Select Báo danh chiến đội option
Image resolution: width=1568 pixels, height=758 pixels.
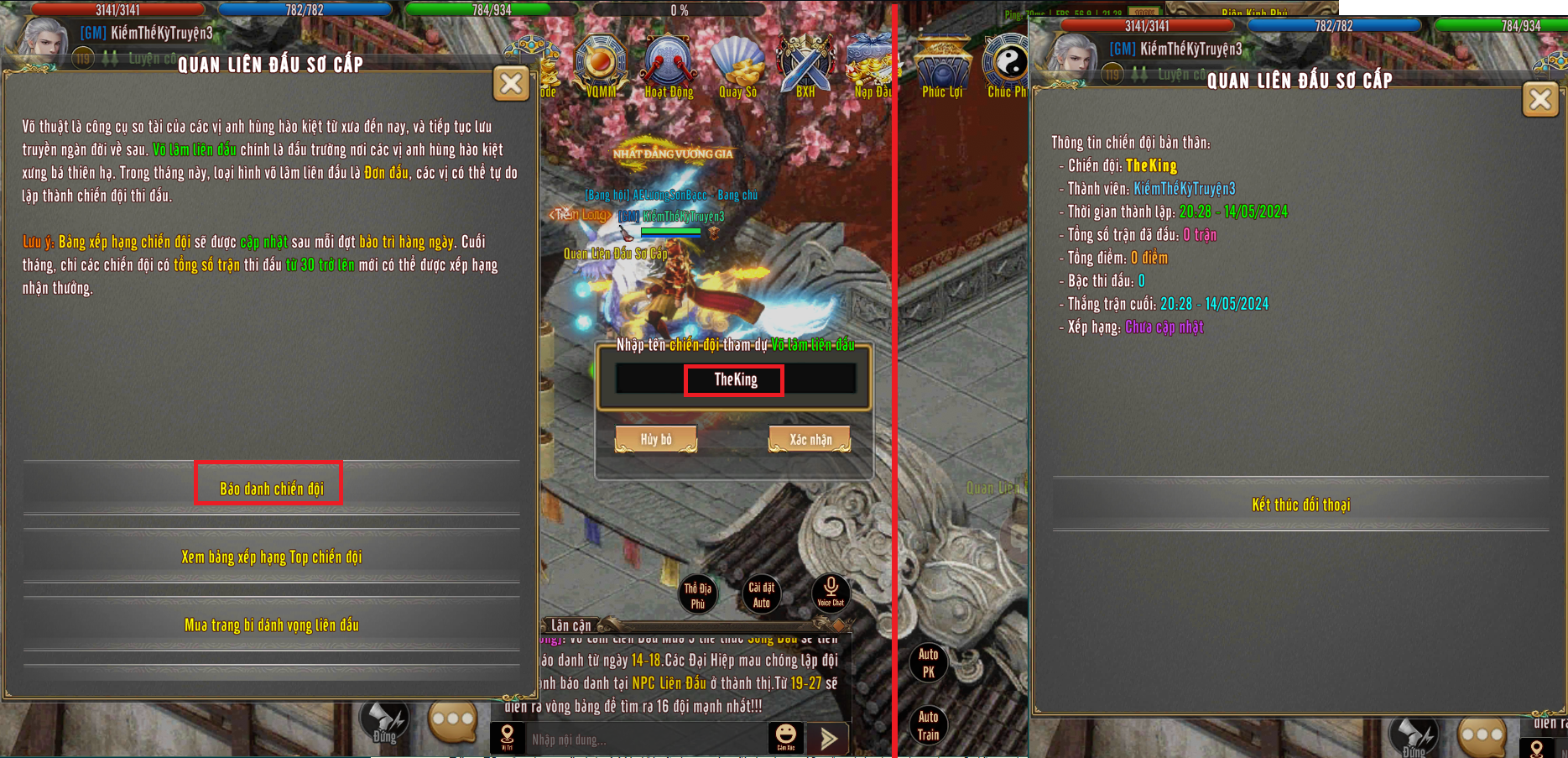271,488
